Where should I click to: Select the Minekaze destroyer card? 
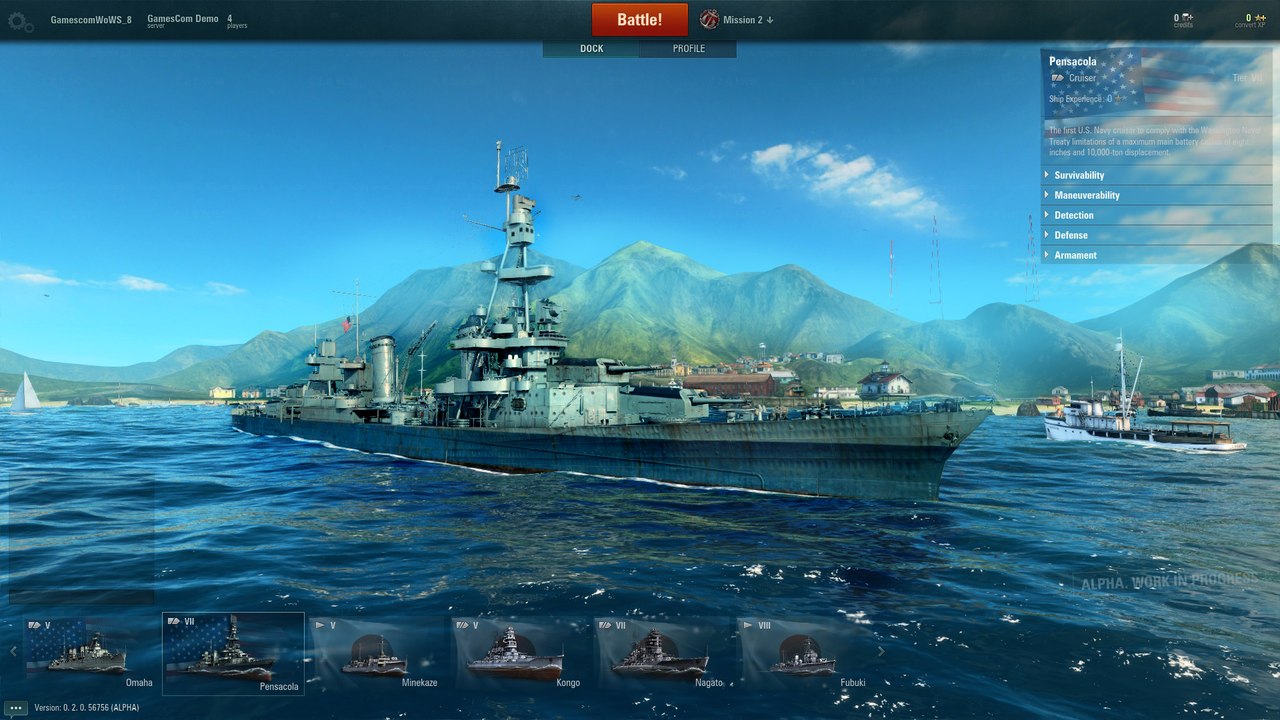376,653
